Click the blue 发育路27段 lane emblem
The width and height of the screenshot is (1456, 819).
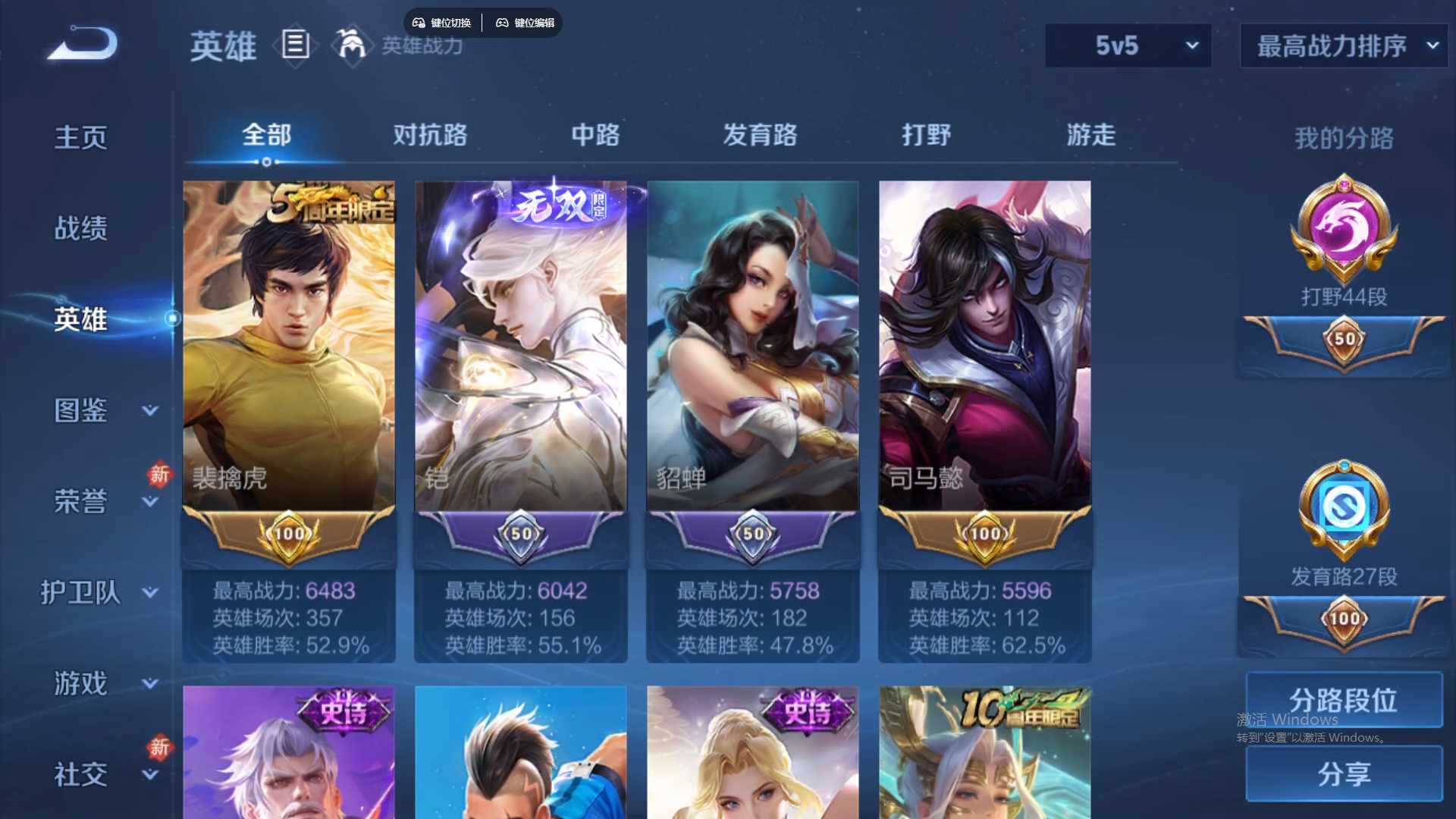(x=1342, y=508)
